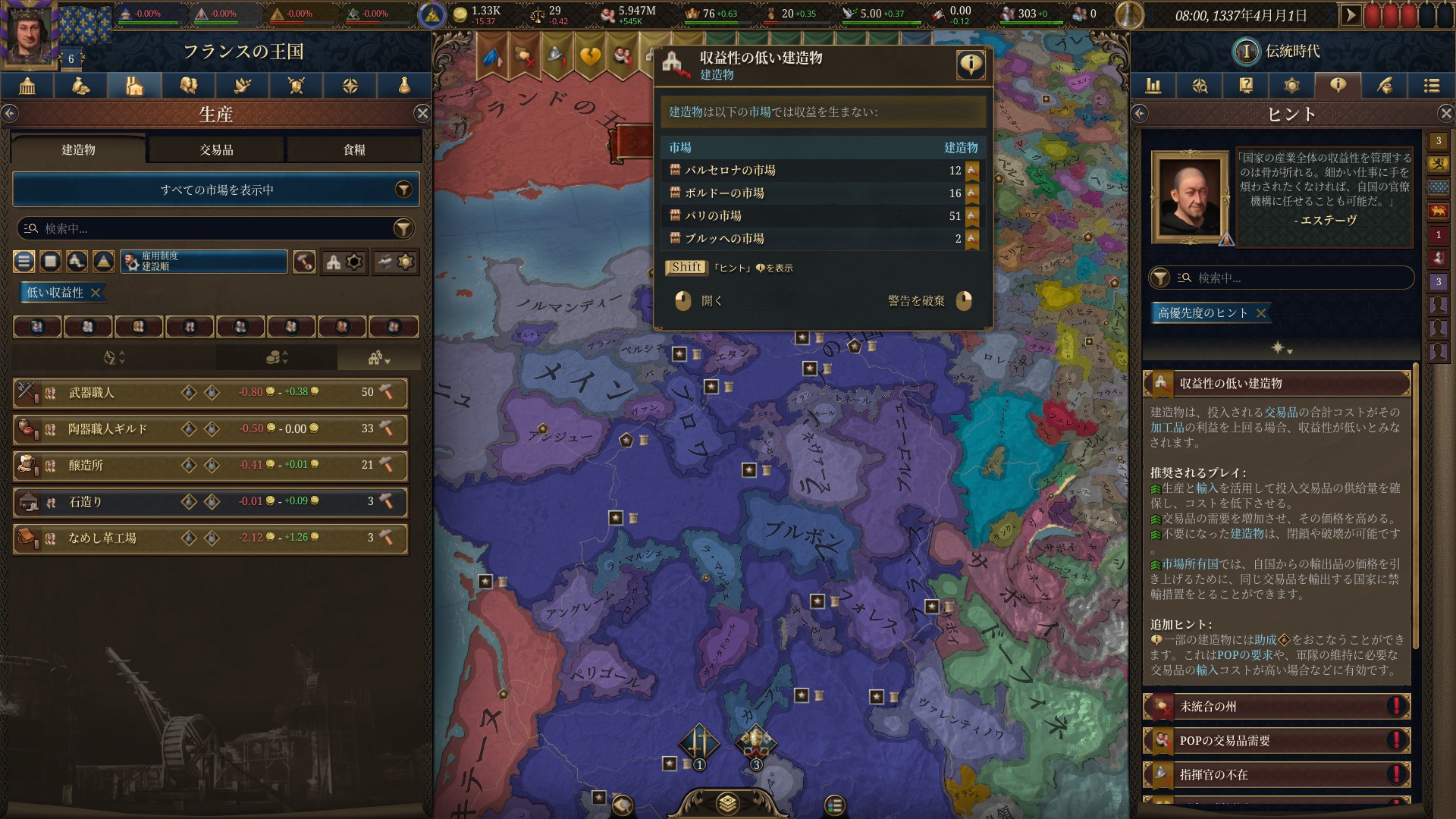This screenshot has height=819, width=1456.
Task: Open the budget panel via money bag icon
Action: point(80,86)
